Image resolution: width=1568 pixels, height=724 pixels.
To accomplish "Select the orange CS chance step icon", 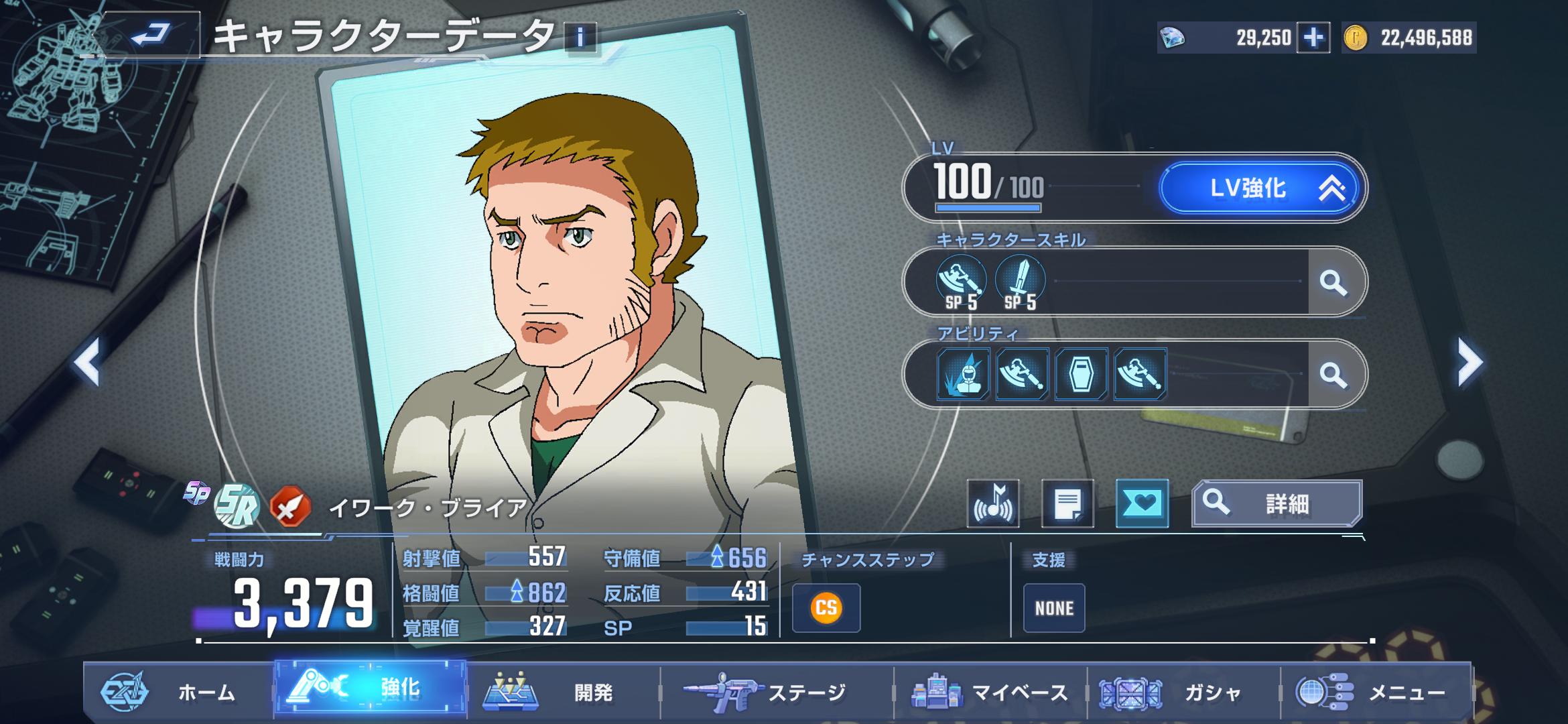I will 826,608.
